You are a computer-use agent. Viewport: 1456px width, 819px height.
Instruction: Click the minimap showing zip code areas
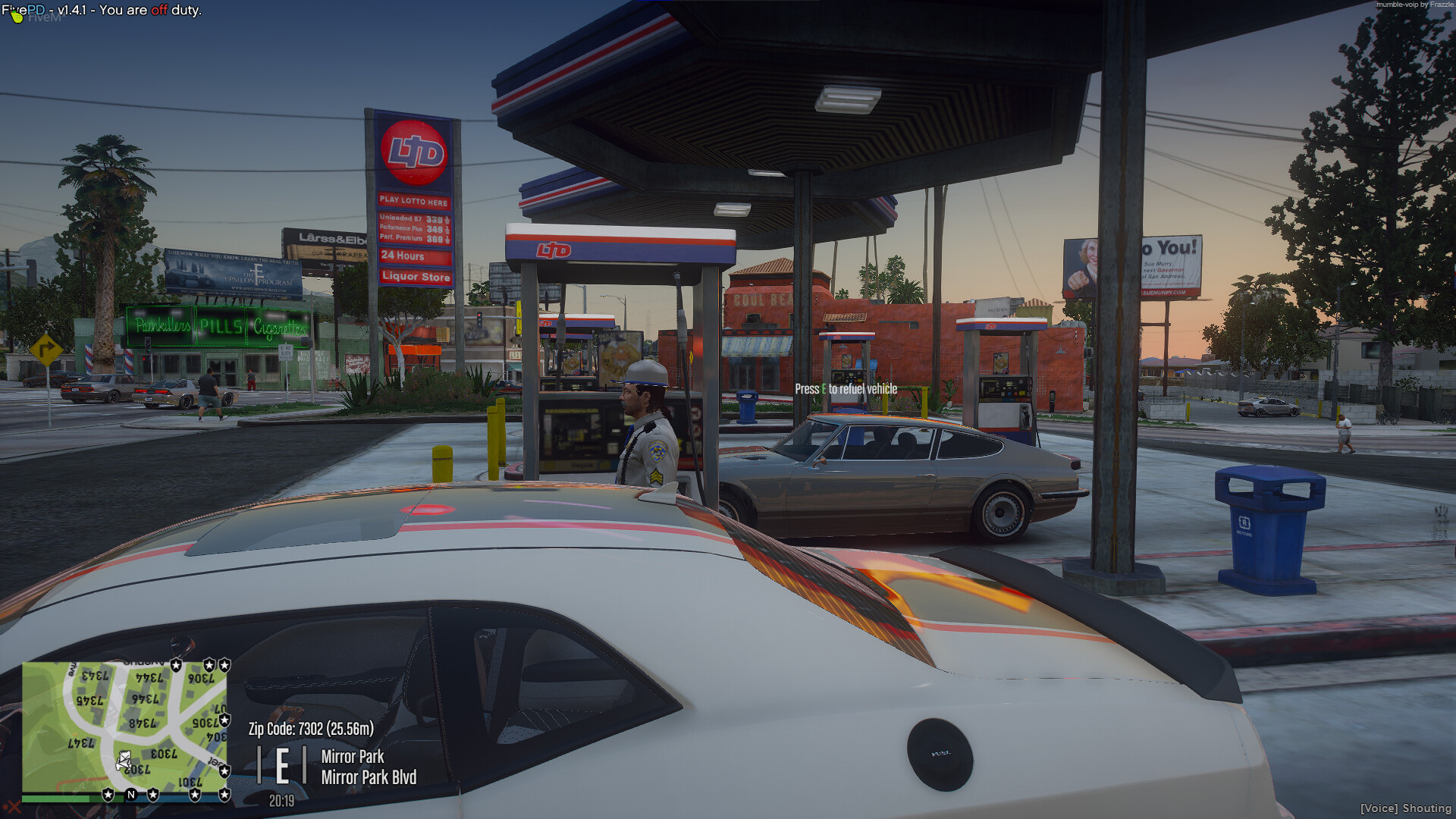pyautogui.click(x=124, y=726)
